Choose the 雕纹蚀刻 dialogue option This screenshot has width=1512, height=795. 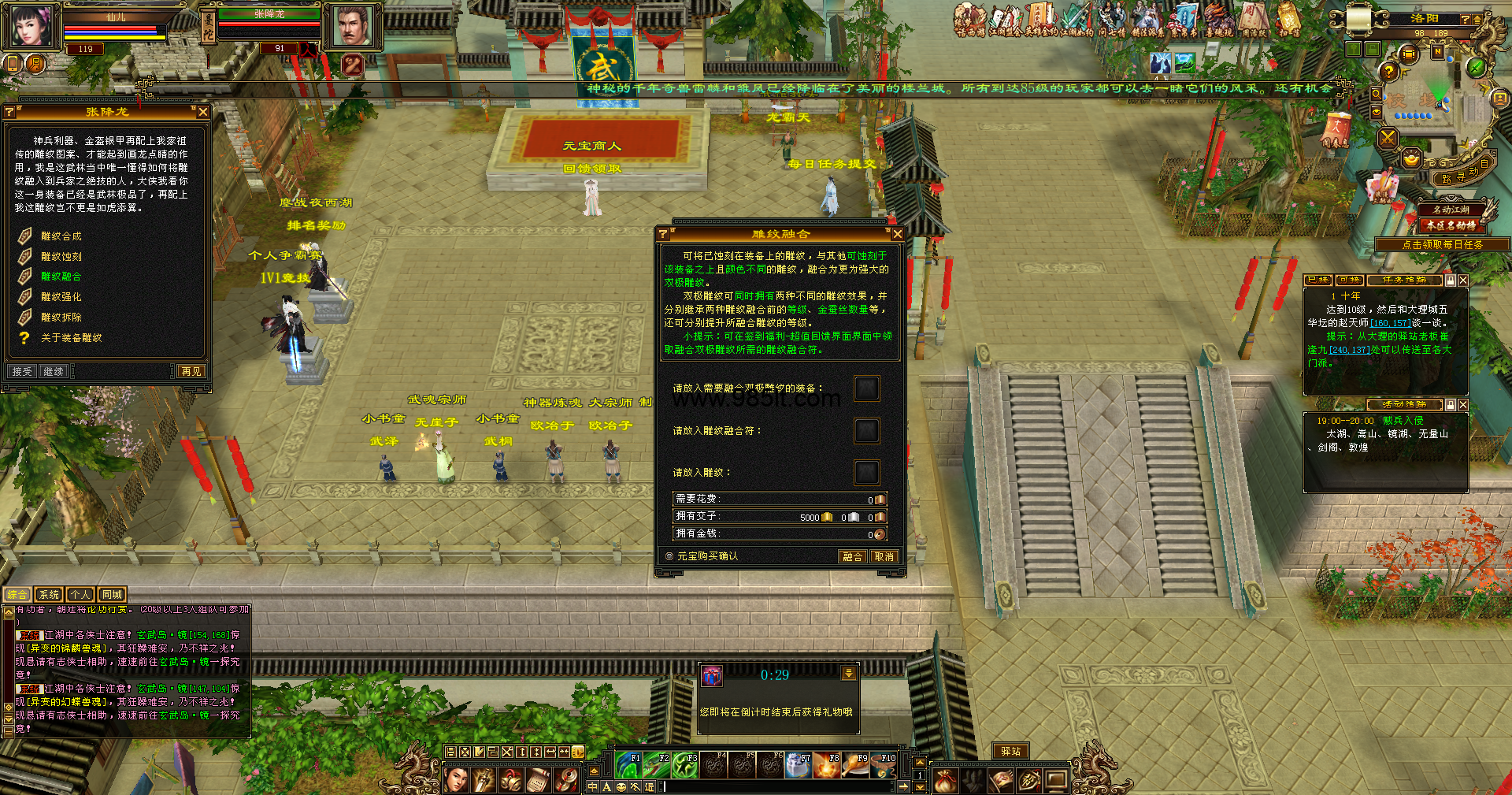[61, 257]
